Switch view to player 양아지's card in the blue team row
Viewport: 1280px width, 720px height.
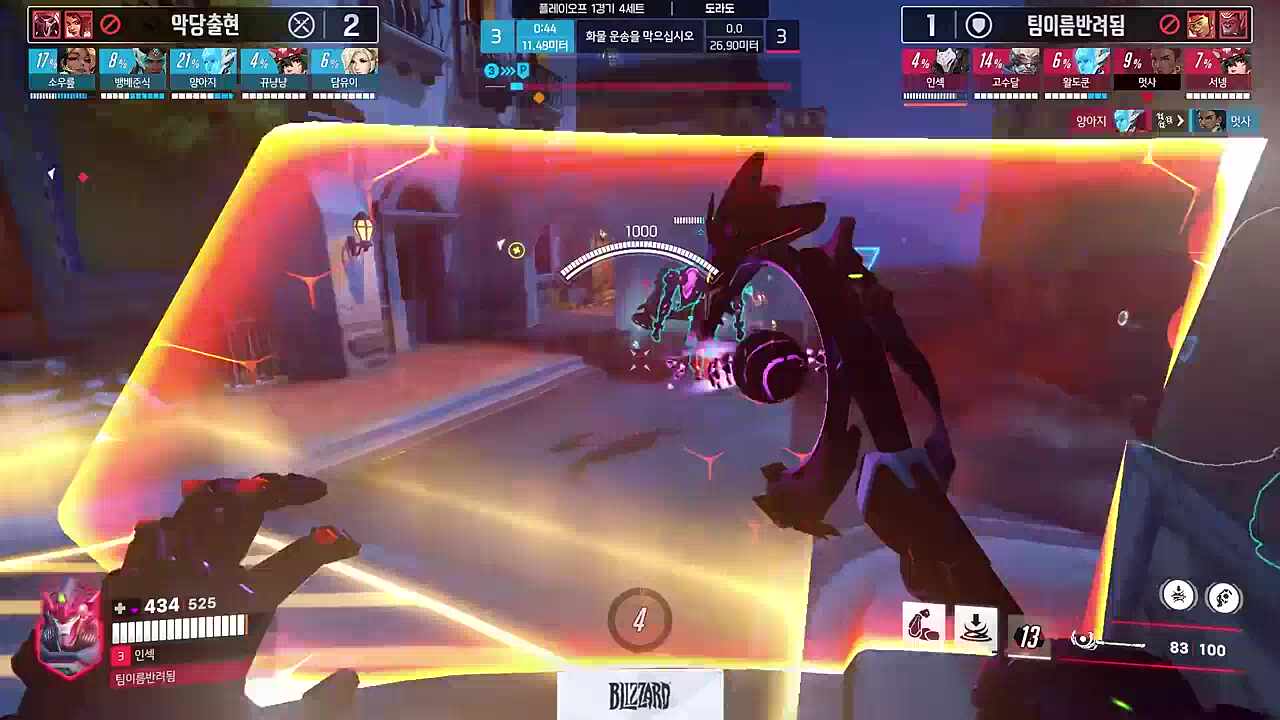(x=203, y=72)
